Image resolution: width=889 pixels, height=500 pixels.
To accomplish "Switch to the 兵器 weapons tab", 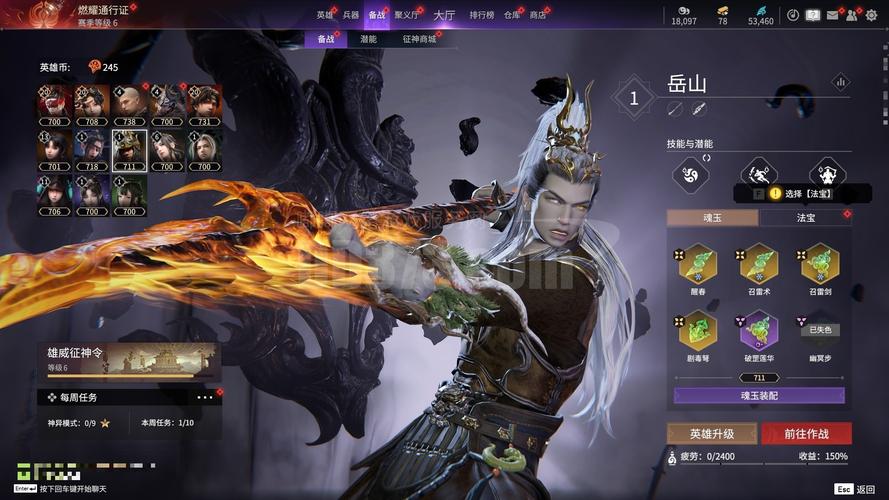I will tap(350, 15).
